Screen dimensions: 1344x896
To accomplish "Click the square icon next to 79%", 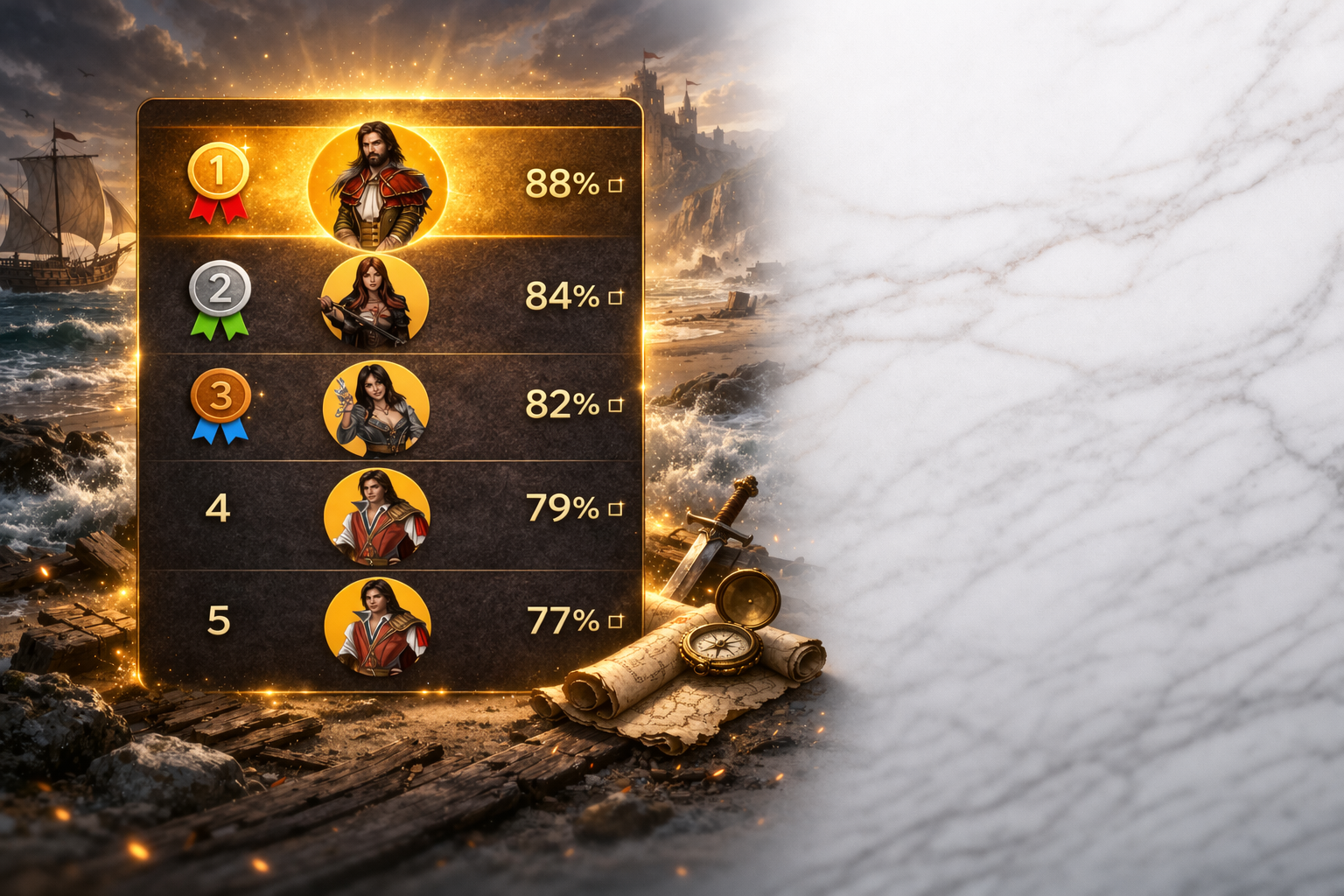I will point(616,508).
